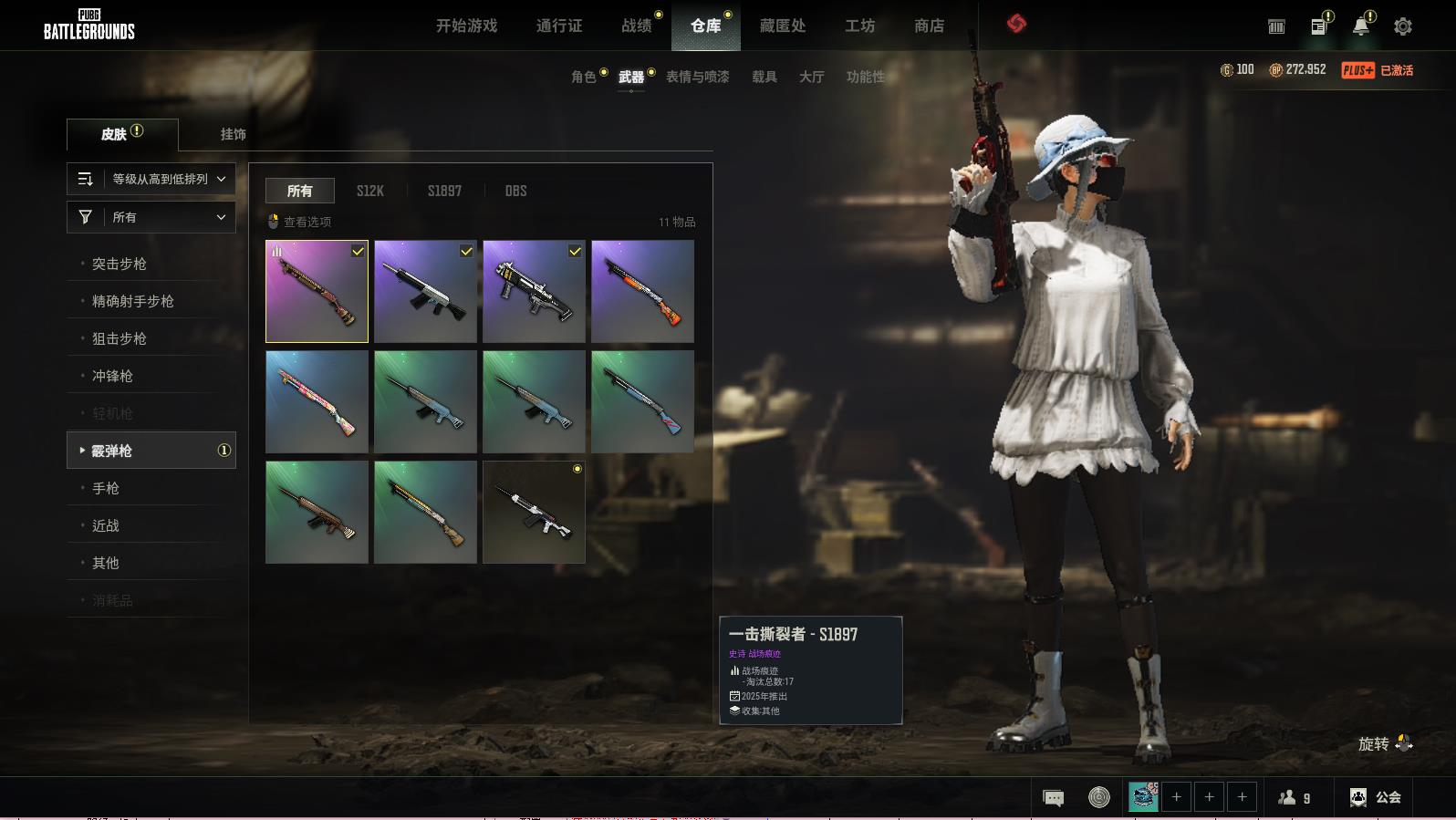Open the 开始游戏 menu
The image size is (1456, 820).
(466, 26)
